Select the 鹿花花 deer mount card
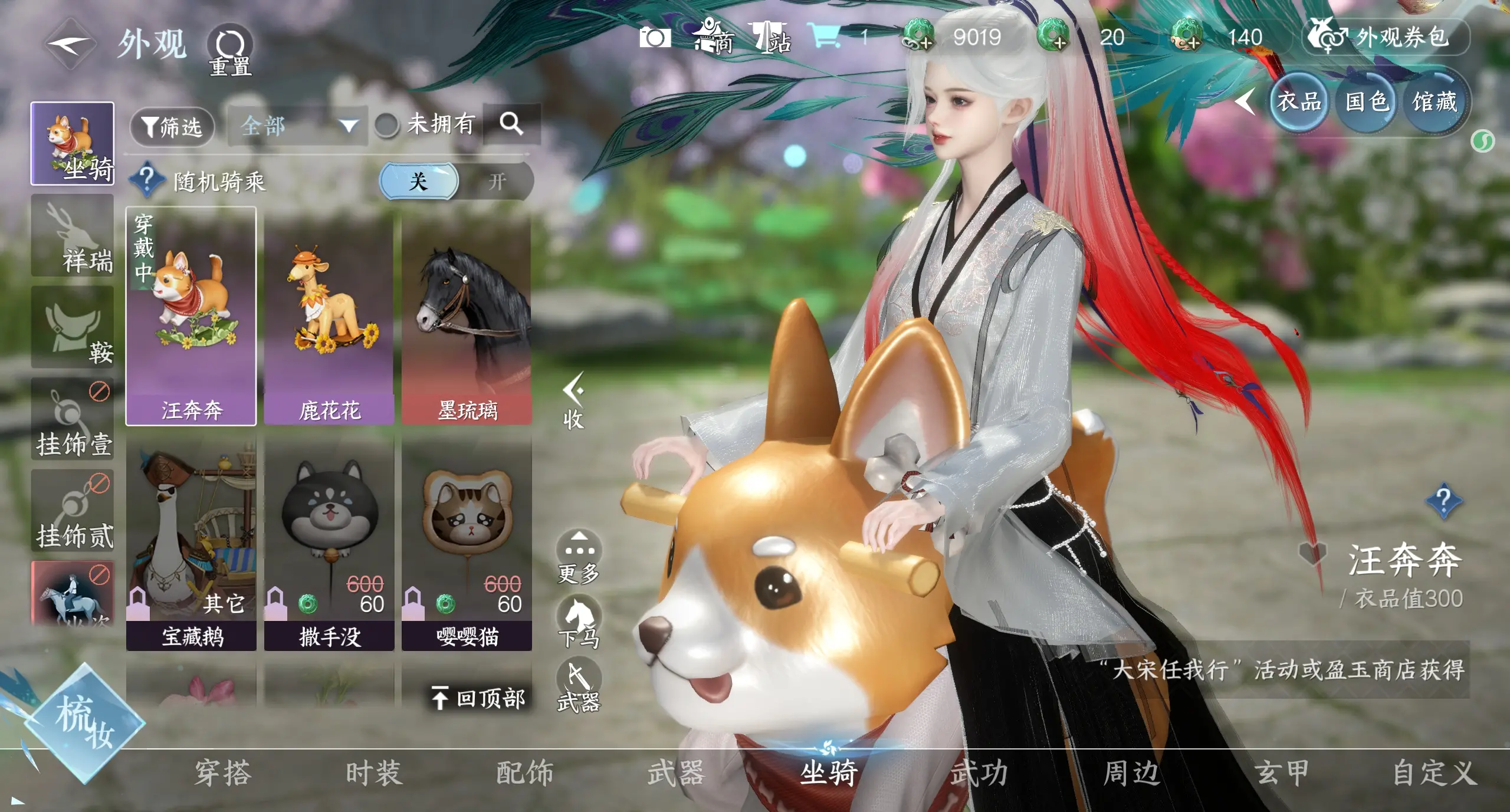This screenshot has width=1510, height=812. 329,316
